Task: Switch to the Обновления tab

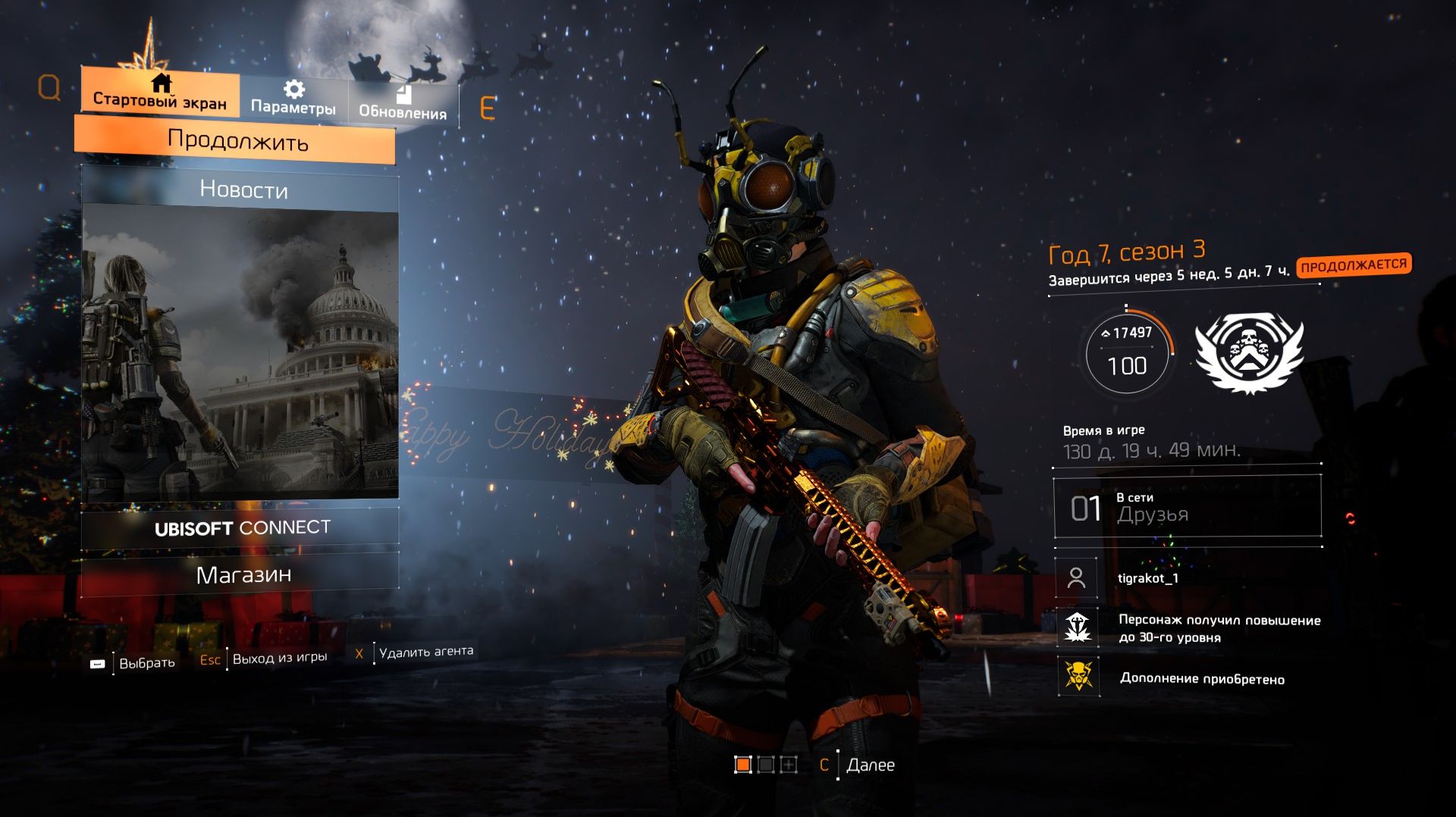Action: tap(403, 103)
